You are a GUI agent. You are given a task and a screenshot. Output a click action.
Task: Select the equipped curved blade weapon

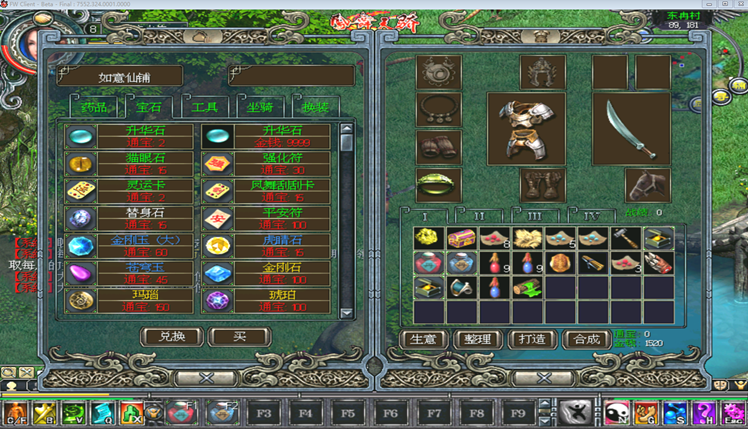[630, 128]
